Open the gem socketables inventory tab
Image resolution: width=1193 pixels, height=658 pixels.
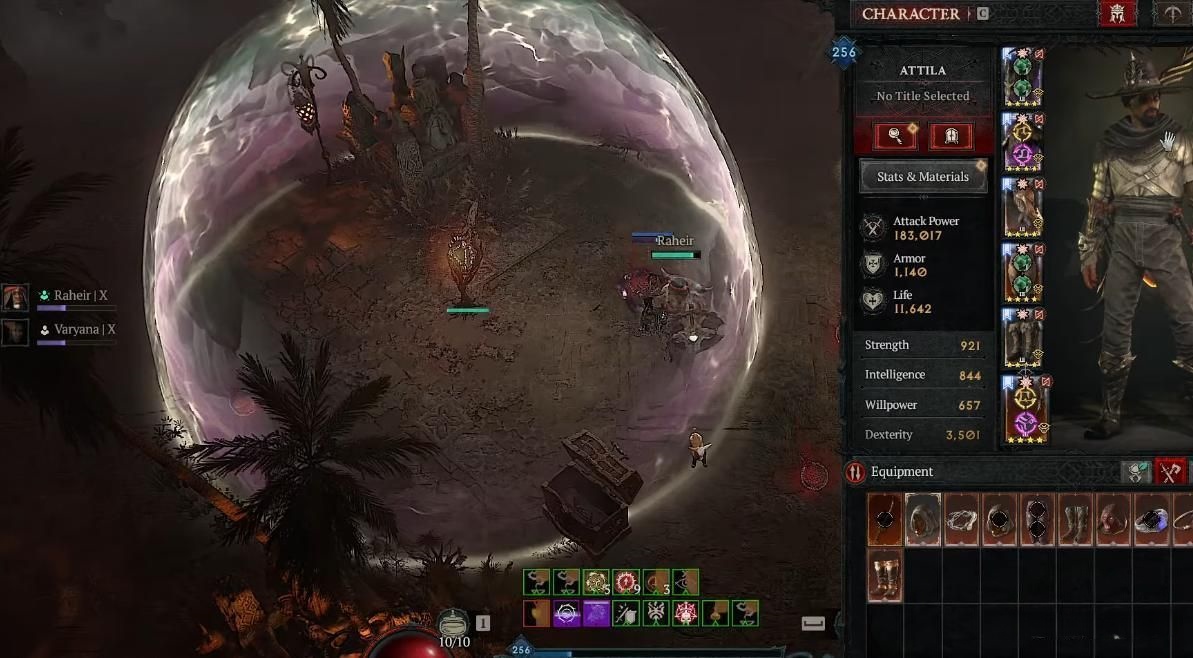click(x=1134, y=472)
